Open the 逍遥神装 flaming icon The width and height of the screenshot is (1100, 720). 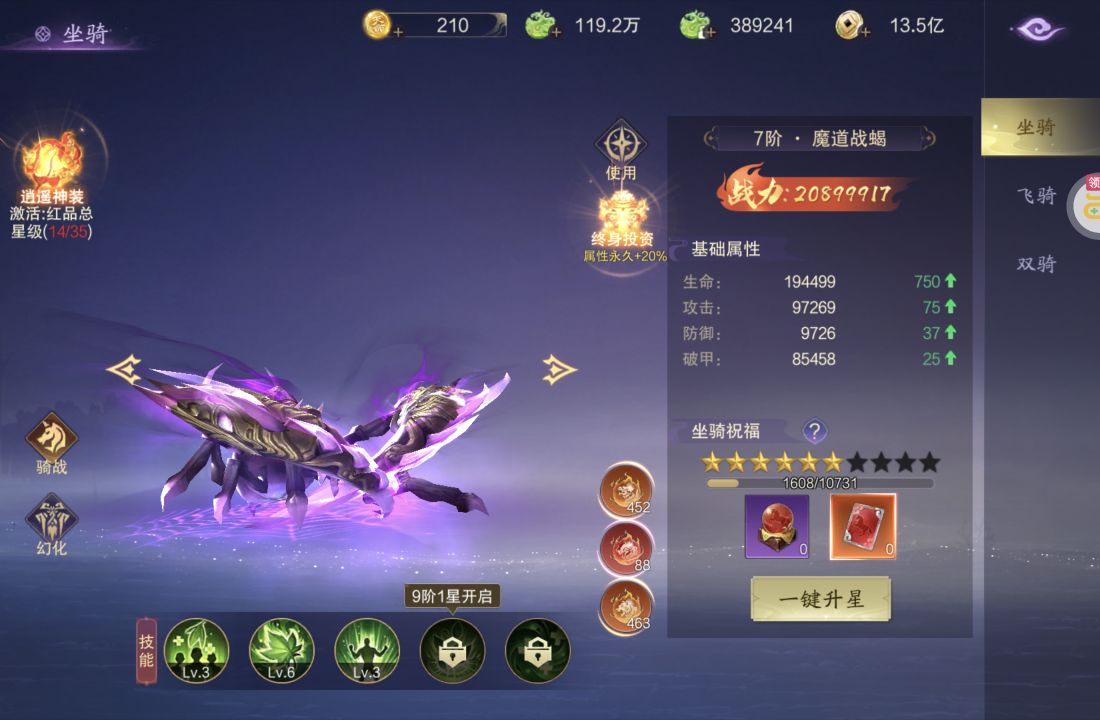click(x=52, y=160)
